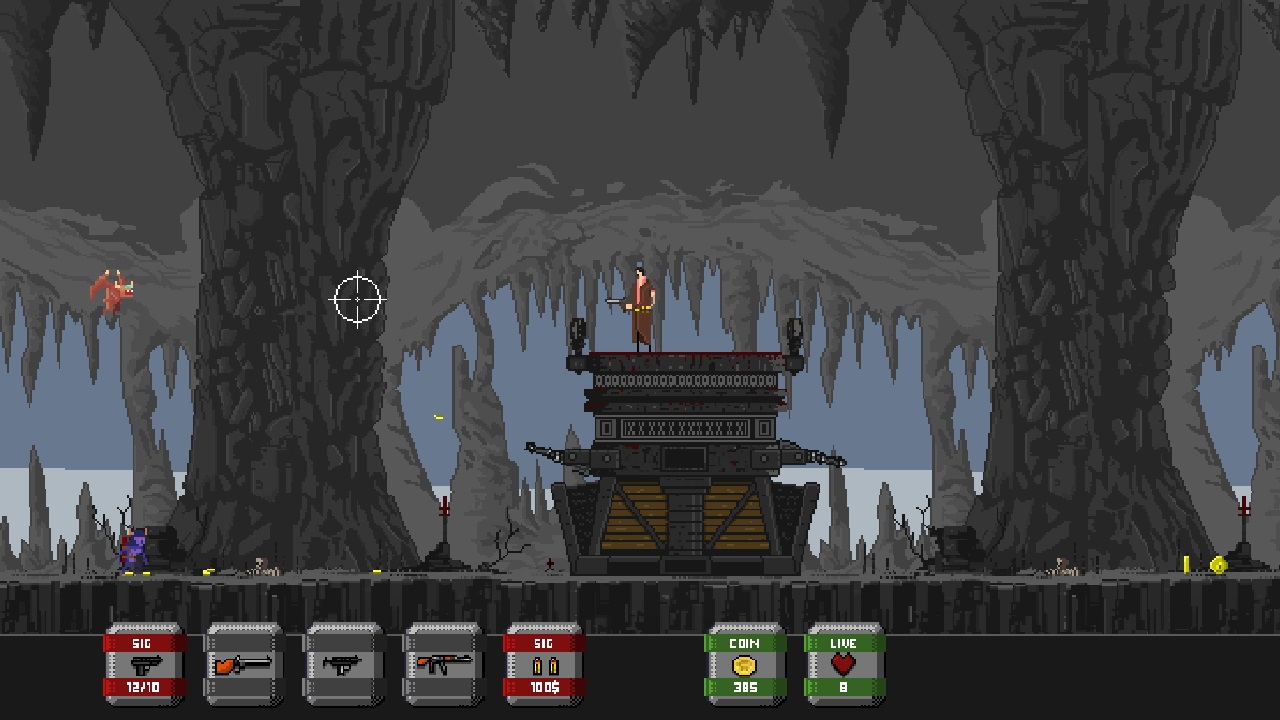Click the yellow pickup on the far right
This screenshot has height=720, width=1280.
tap(1187, 563)
